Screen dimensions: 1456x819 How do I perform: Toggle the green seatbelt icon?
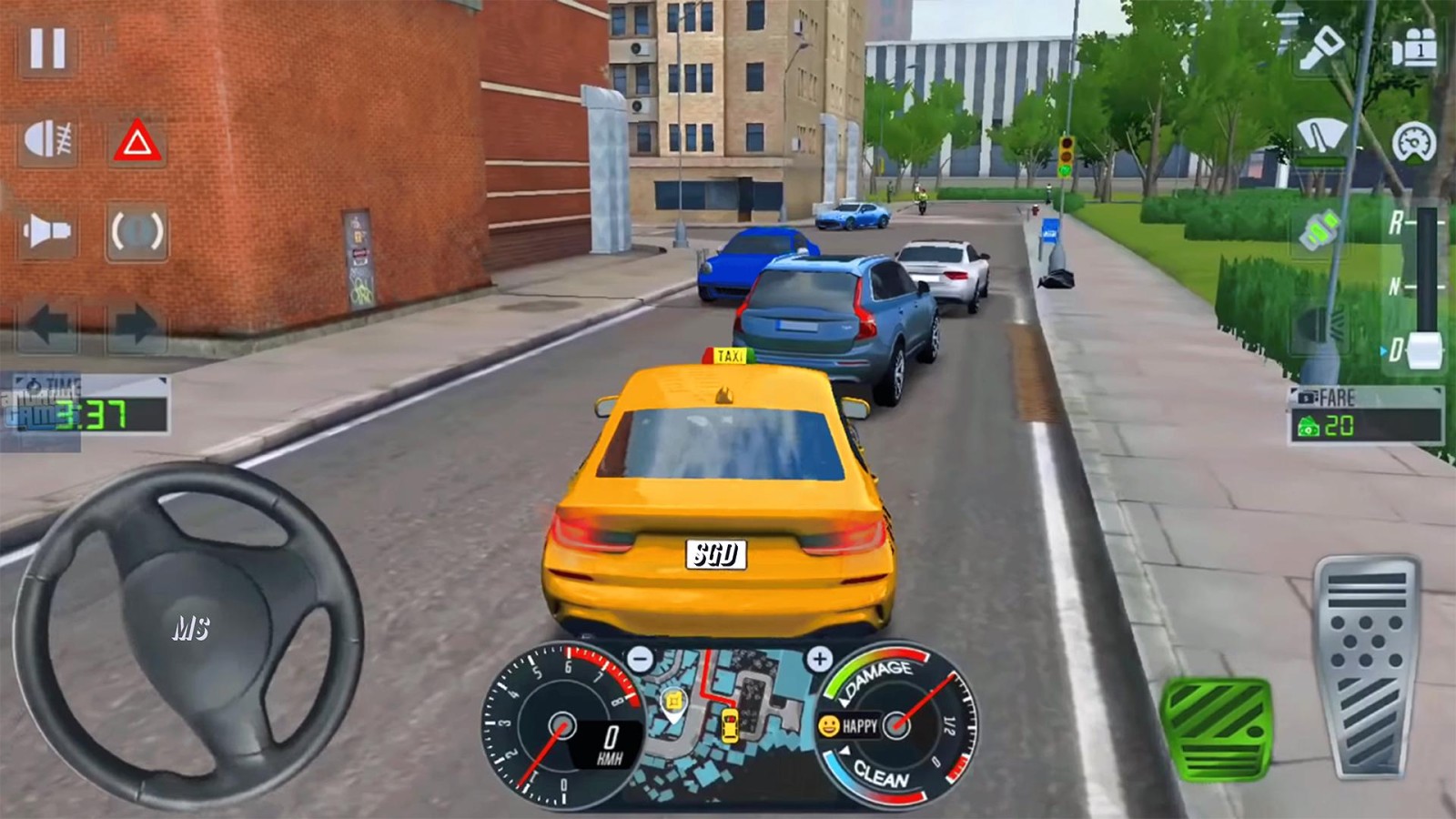(1319, 229)
